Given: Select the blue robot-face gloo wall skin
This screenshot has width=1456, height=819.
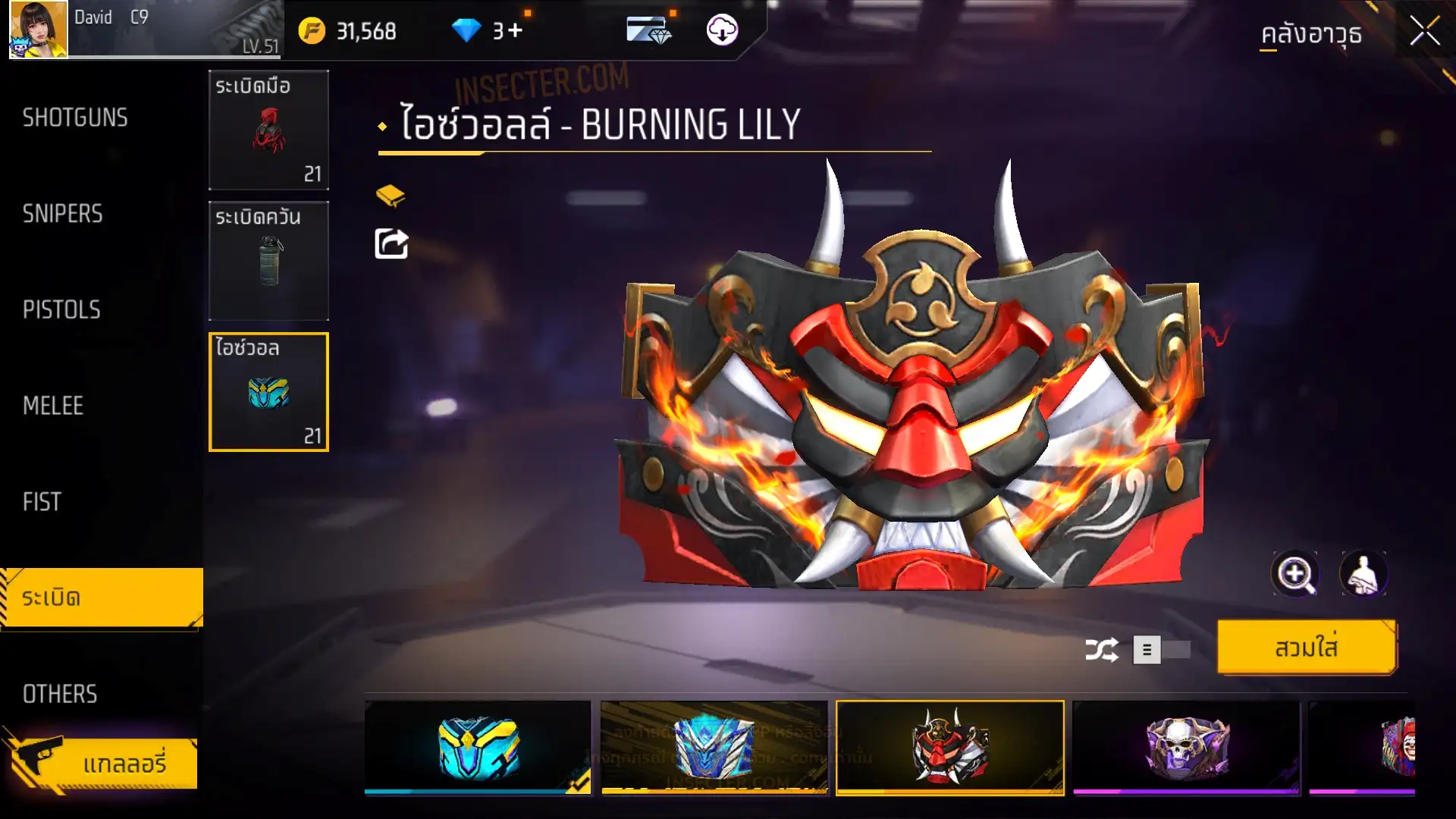Looking at the screenshot, I should point(714,748).
